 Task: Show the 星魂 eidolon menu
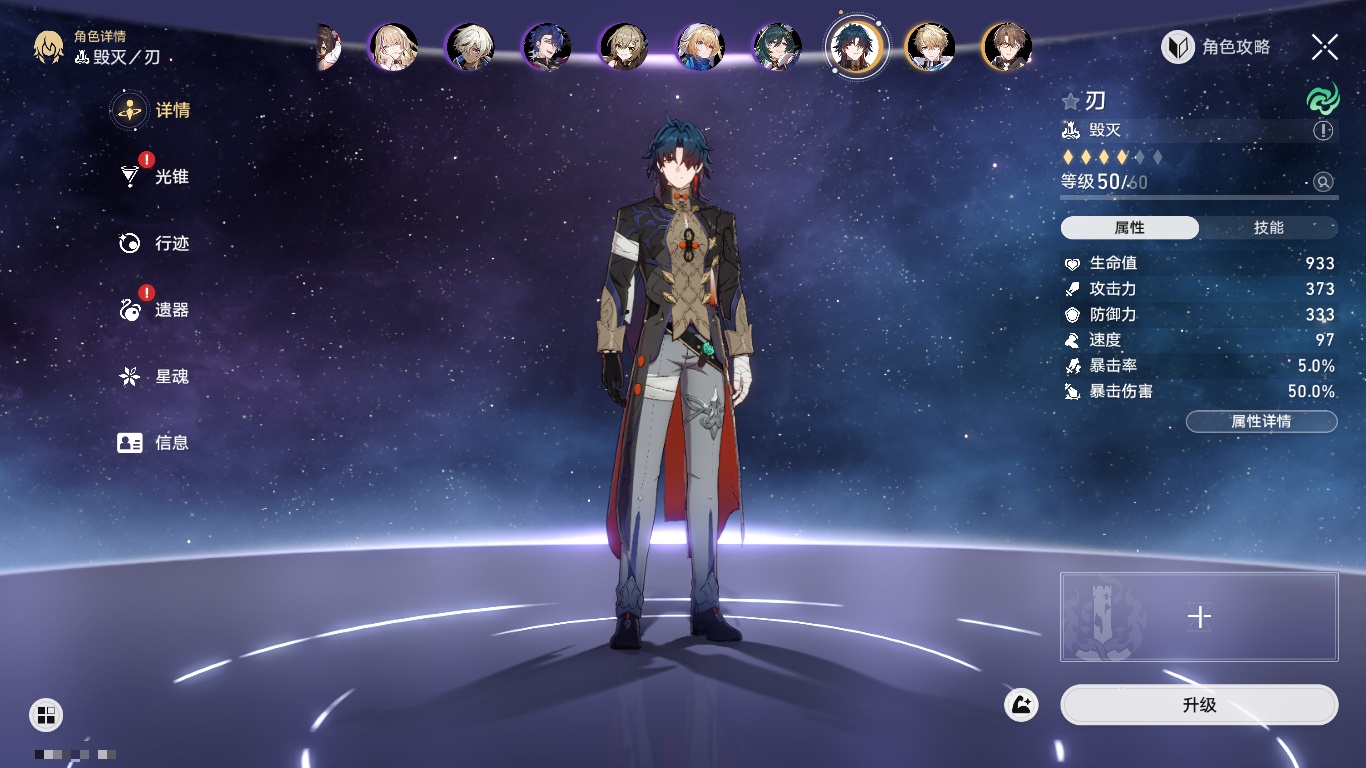[155, 377]
